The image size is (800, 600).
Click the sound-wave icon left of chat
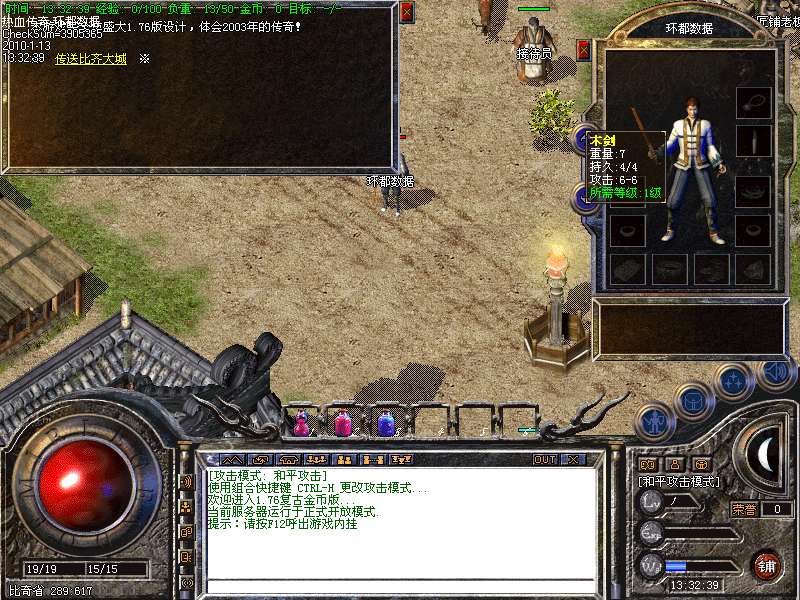pos(186,482)
